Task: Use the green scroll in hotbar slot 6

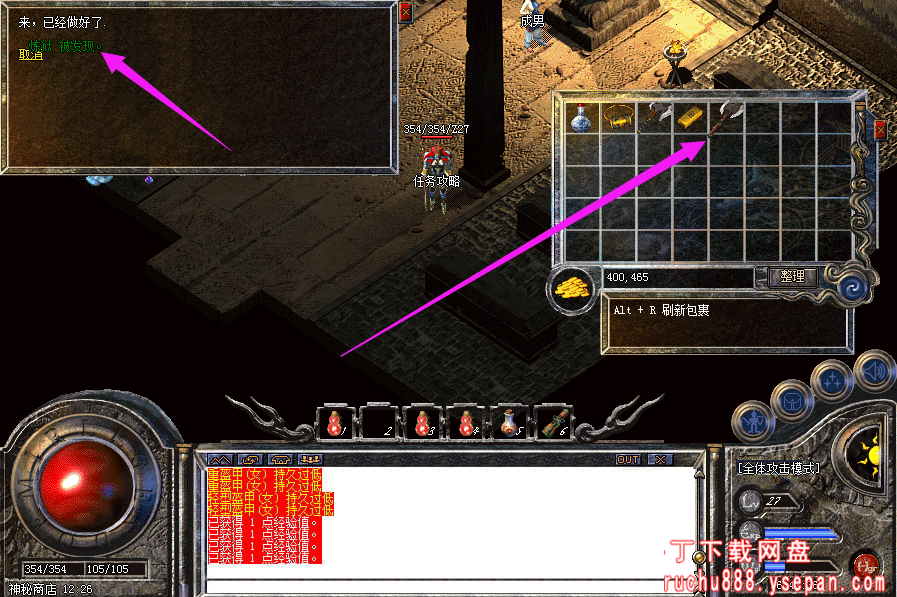Action: click(x=555, y=423)
